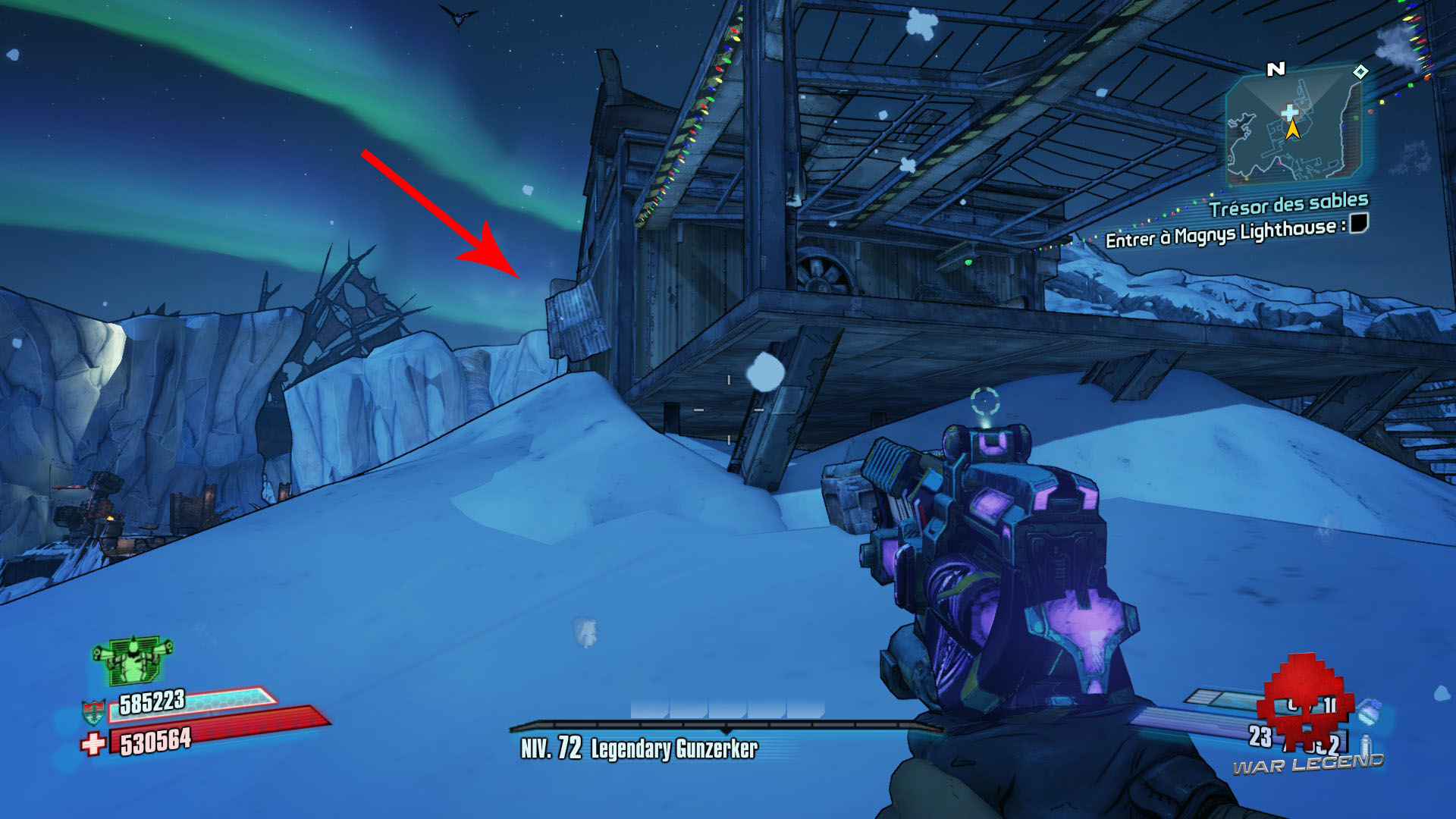Click the ammo magazine icon below the grenade
The width and height of the screenshot is (1456, 819).
tap(1365, 745)
